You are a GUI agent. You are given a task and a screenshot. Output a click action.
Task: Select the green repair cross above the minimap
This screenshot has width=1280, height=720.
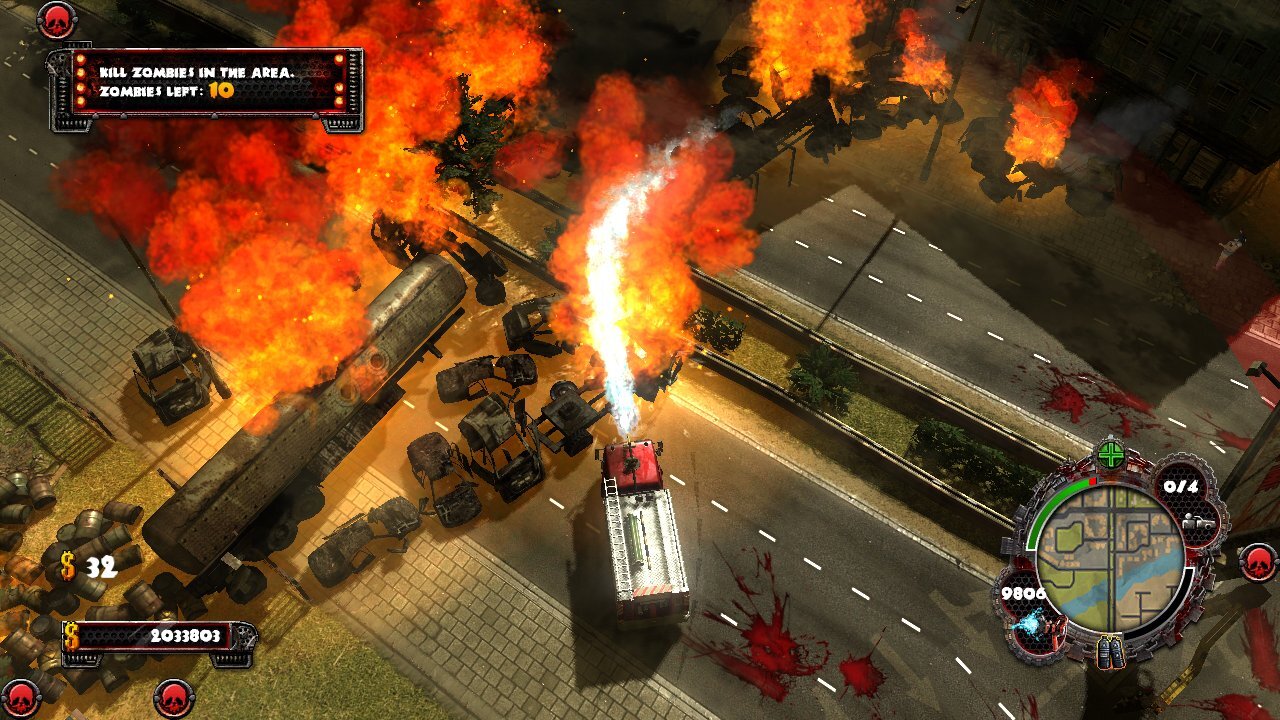pyautogui.click(x=1110, y=453)
